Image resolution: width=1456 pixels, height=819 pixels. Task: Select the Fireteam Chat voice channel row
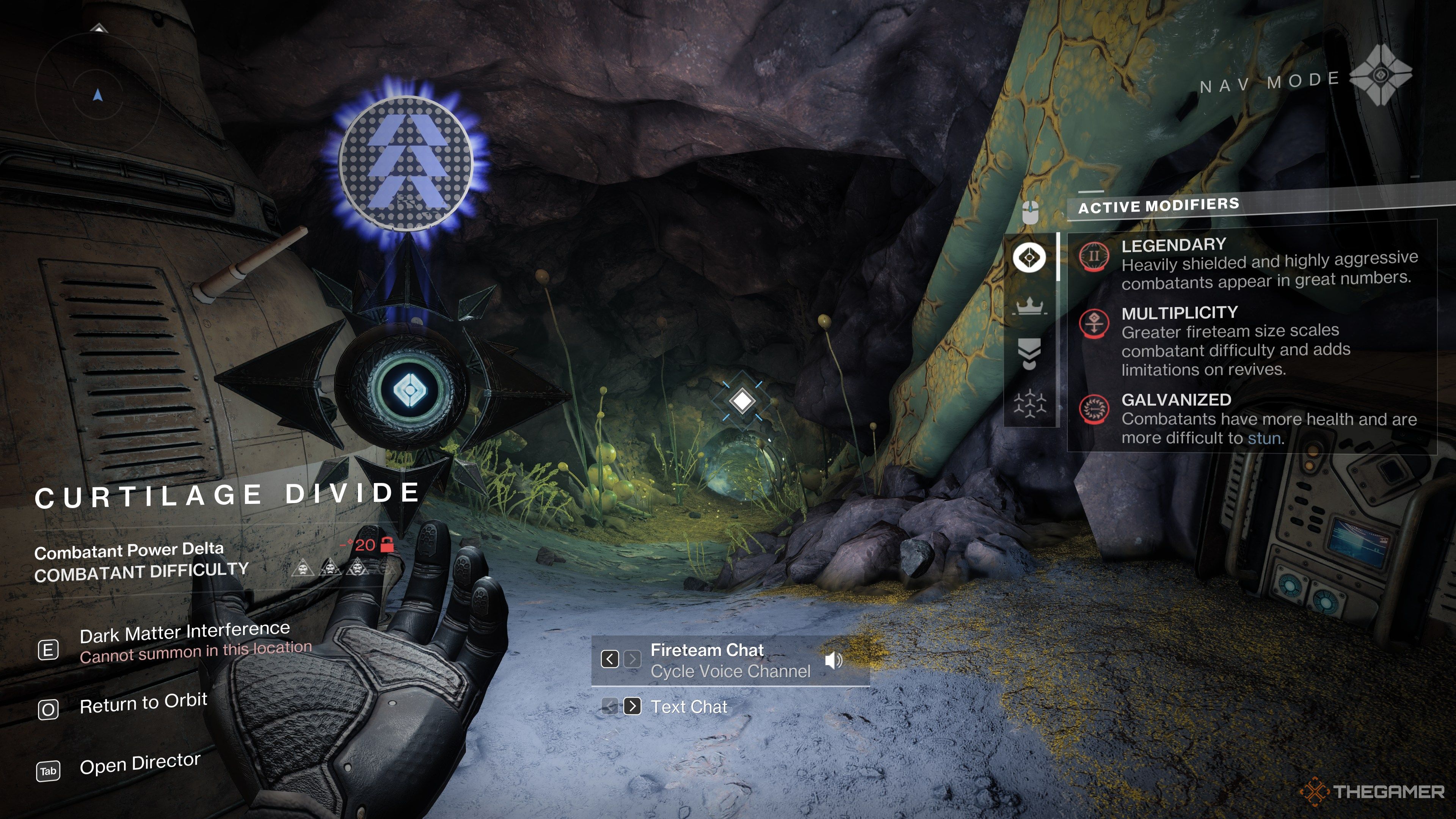coord(730,660)
